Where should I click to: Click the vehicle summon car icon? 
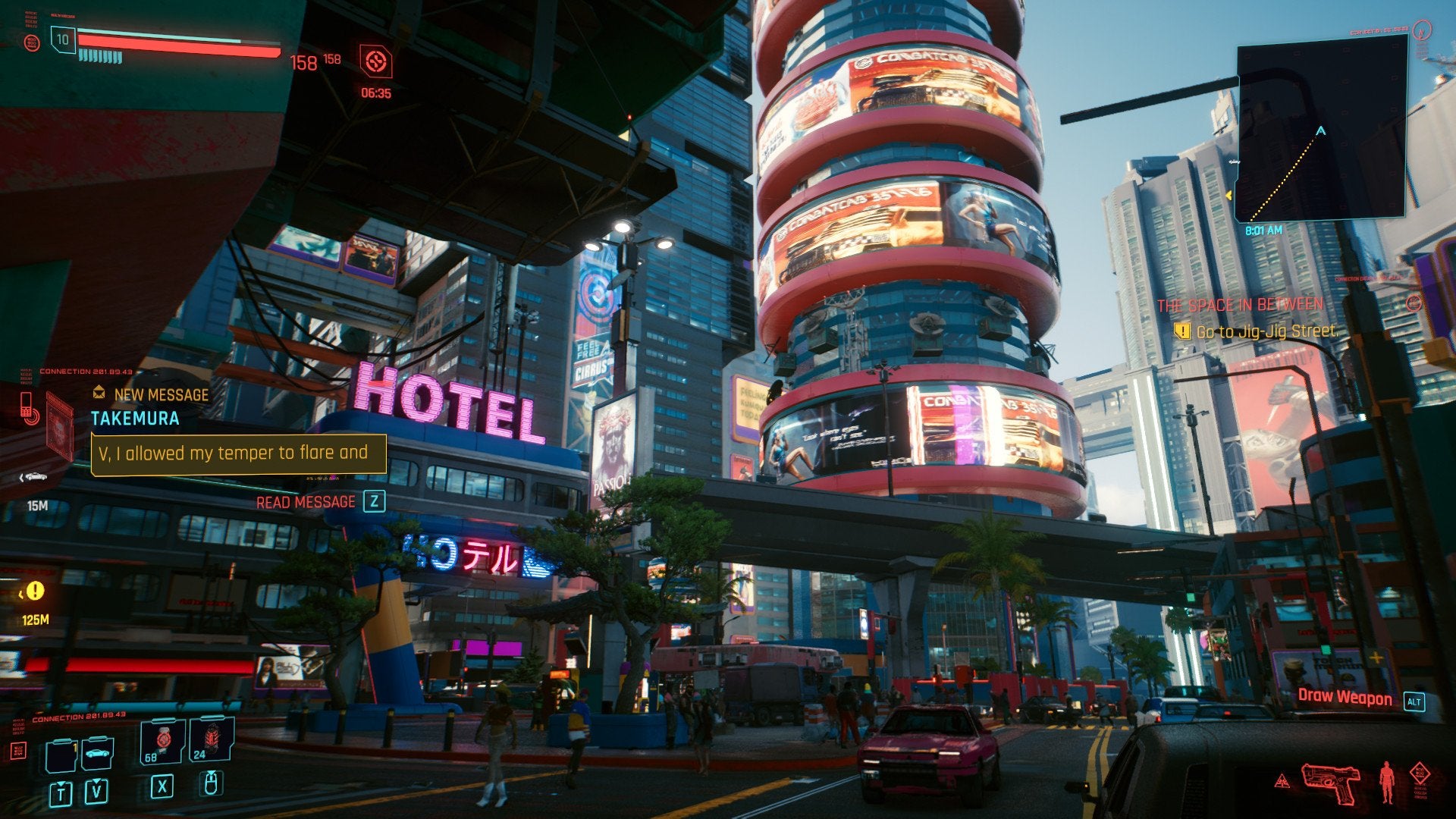(x=96, y=754)
